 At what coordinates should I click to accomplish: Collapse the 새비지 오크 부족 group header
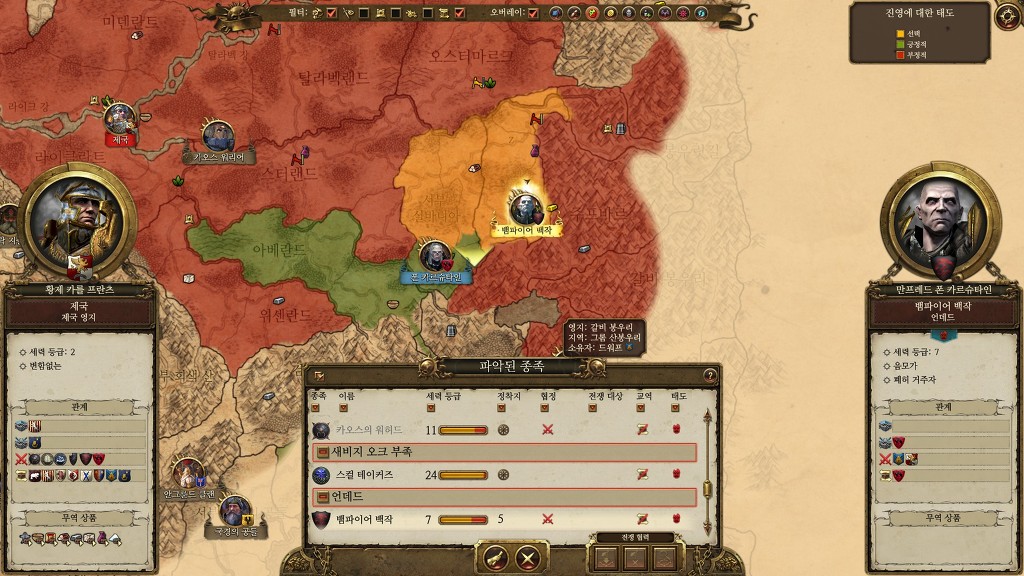(323, 452)
